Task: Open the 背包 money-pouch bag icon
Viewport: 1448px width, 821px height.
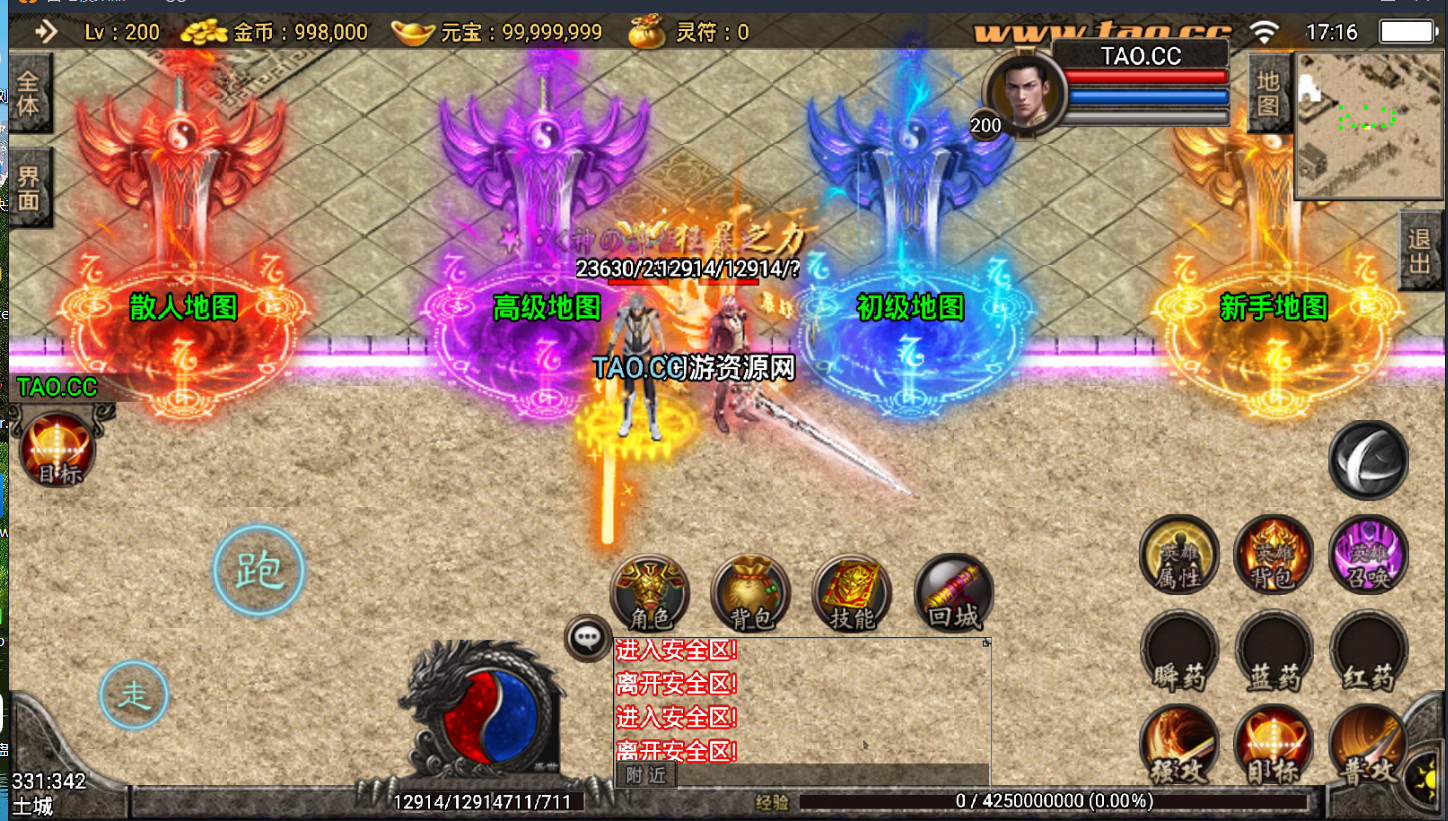Action: pos(750,594)
